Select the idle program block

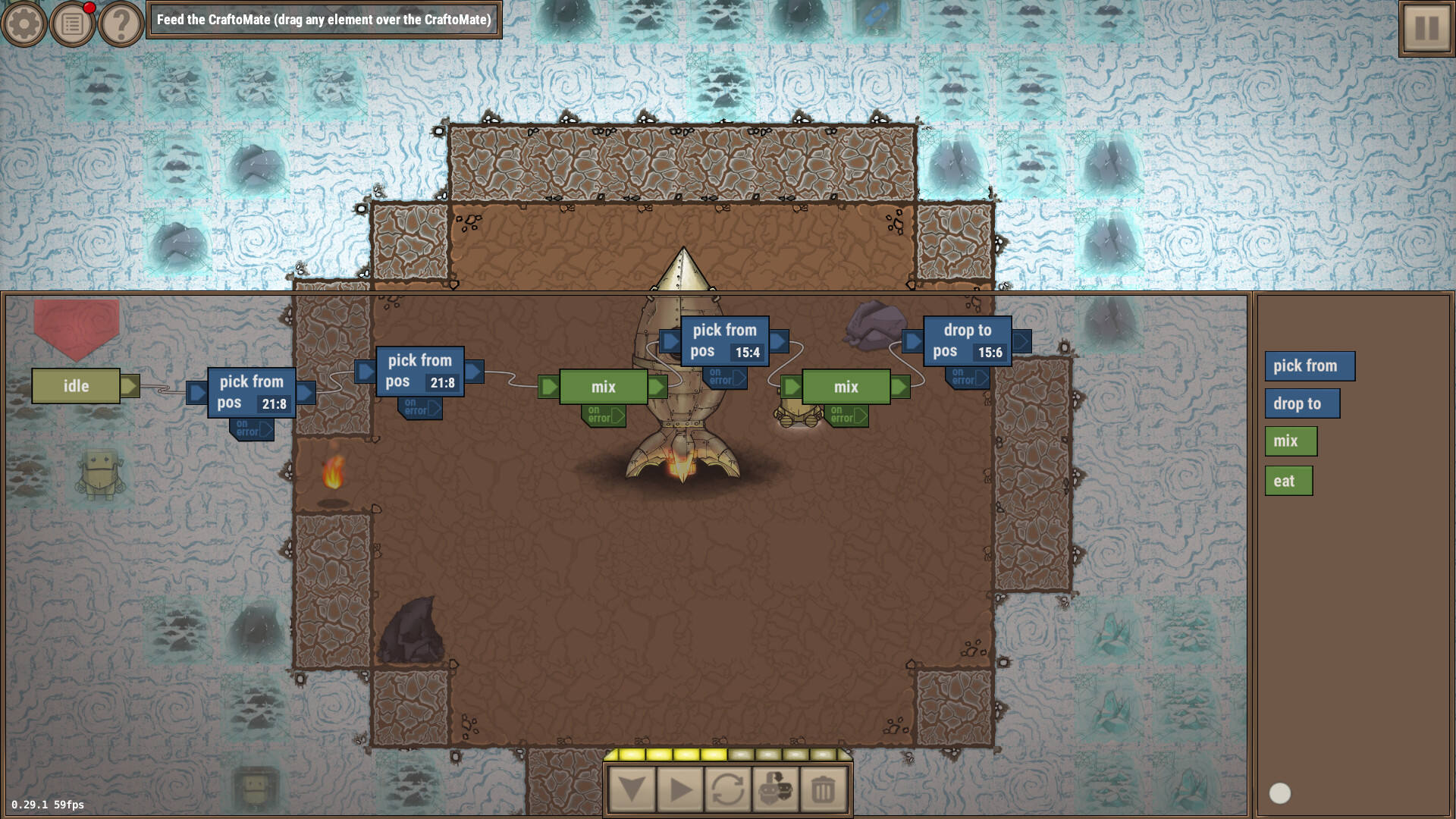[x=76, y=386]
